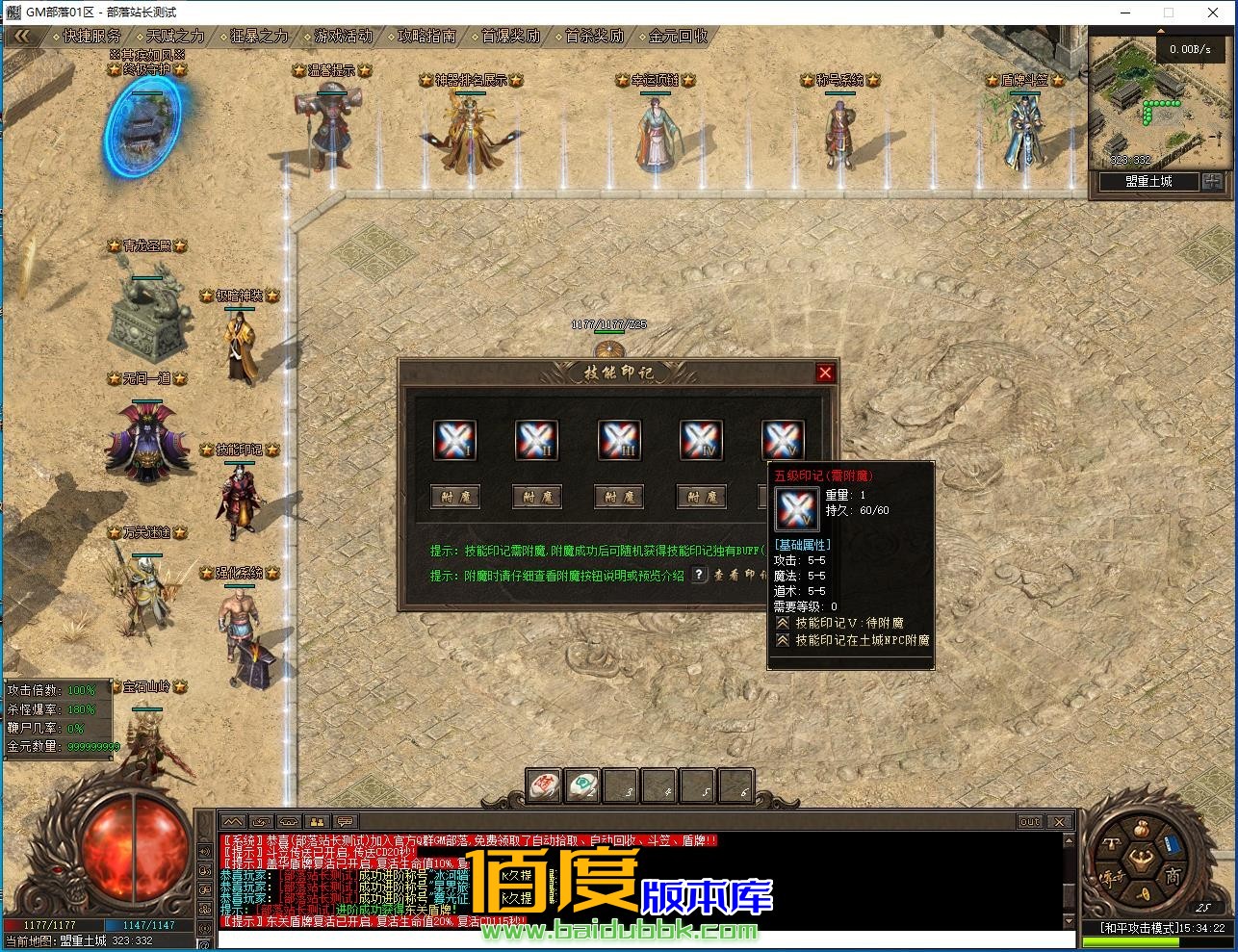Open the 攻略指南 strategy guide menu
1238x952 pixels.
(426, 37)
